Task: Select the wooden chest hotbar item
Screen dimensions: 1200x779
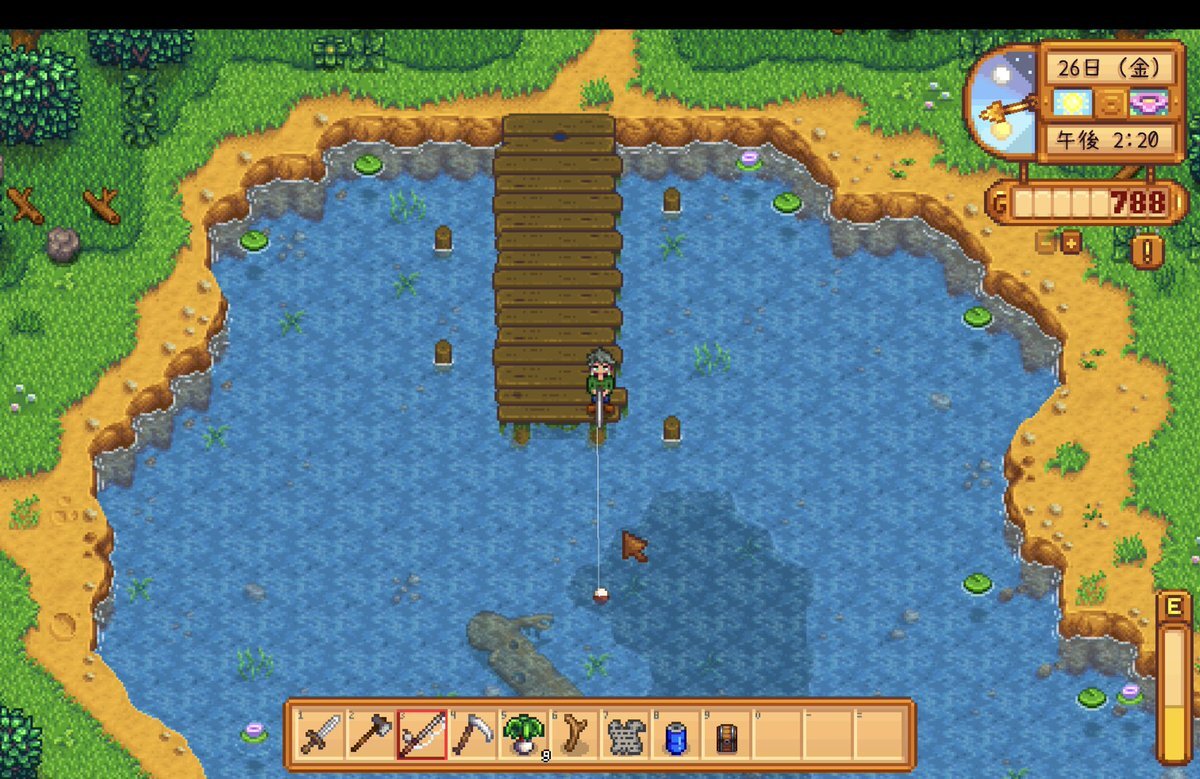Action: coord(728,736)
